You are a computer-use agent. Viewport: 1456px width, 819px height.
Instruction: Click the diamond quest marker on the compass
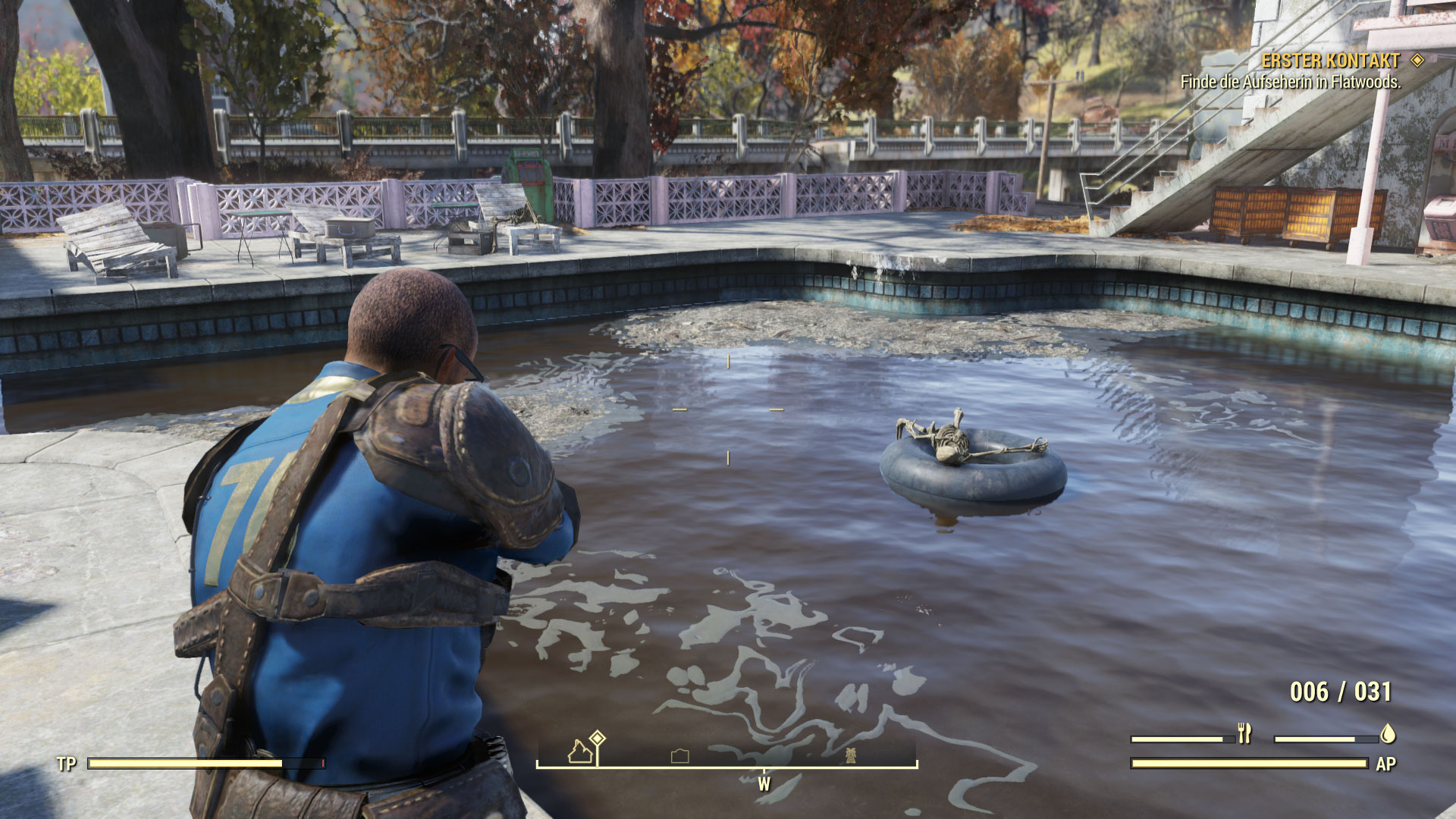coord(598,738)
